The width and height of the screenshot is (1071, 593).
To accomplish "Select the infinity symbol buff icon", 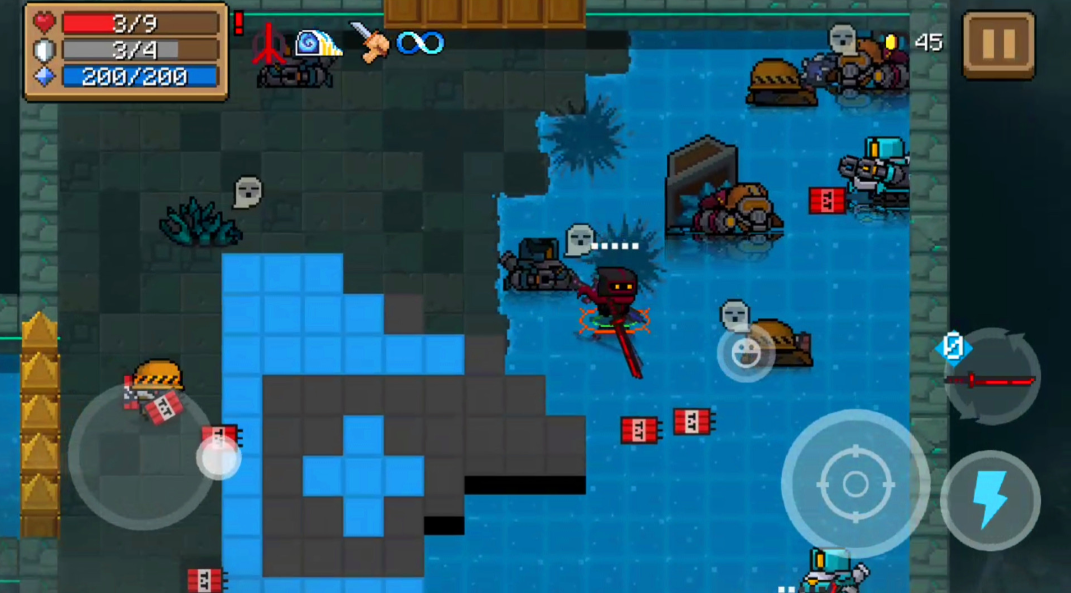I will tap(419, 43).
